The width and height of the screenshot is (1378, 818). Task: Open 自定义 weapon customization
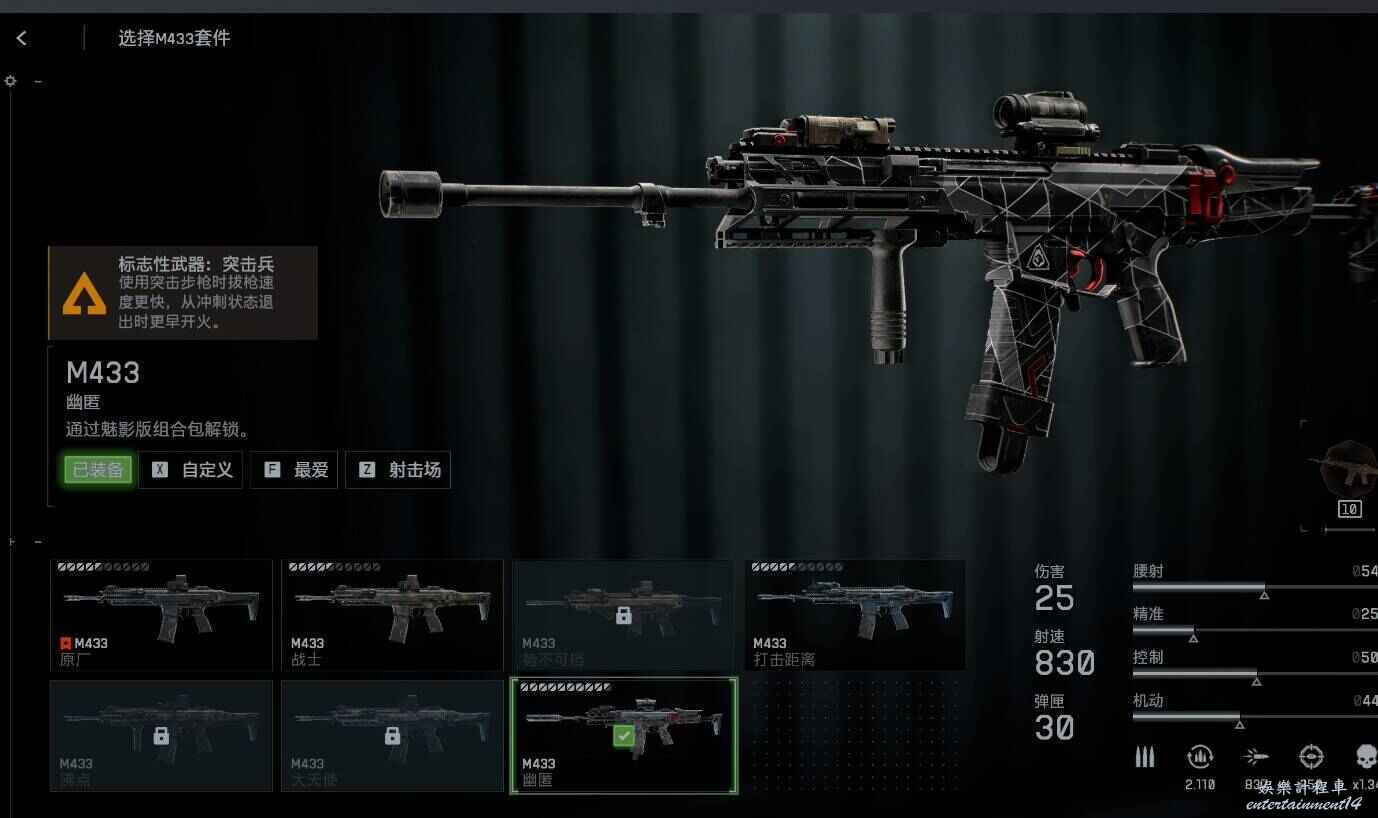(192, 470)
